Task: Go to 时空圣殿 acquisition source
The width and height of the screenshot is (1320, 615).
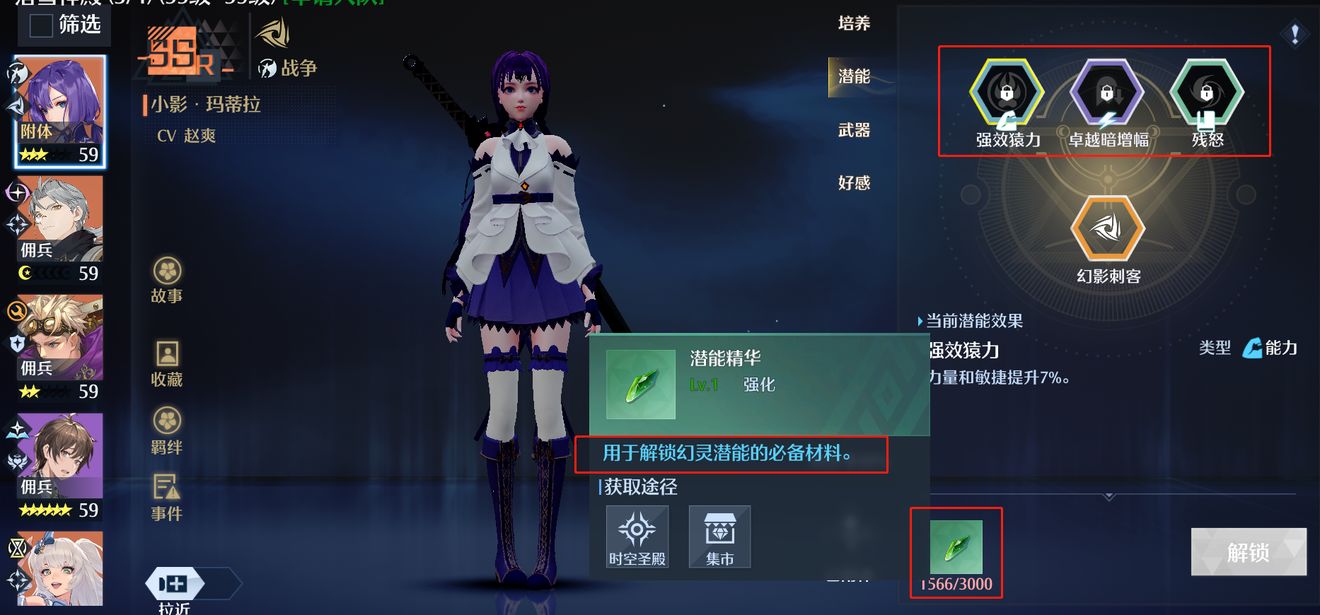Action: [637, 536]
